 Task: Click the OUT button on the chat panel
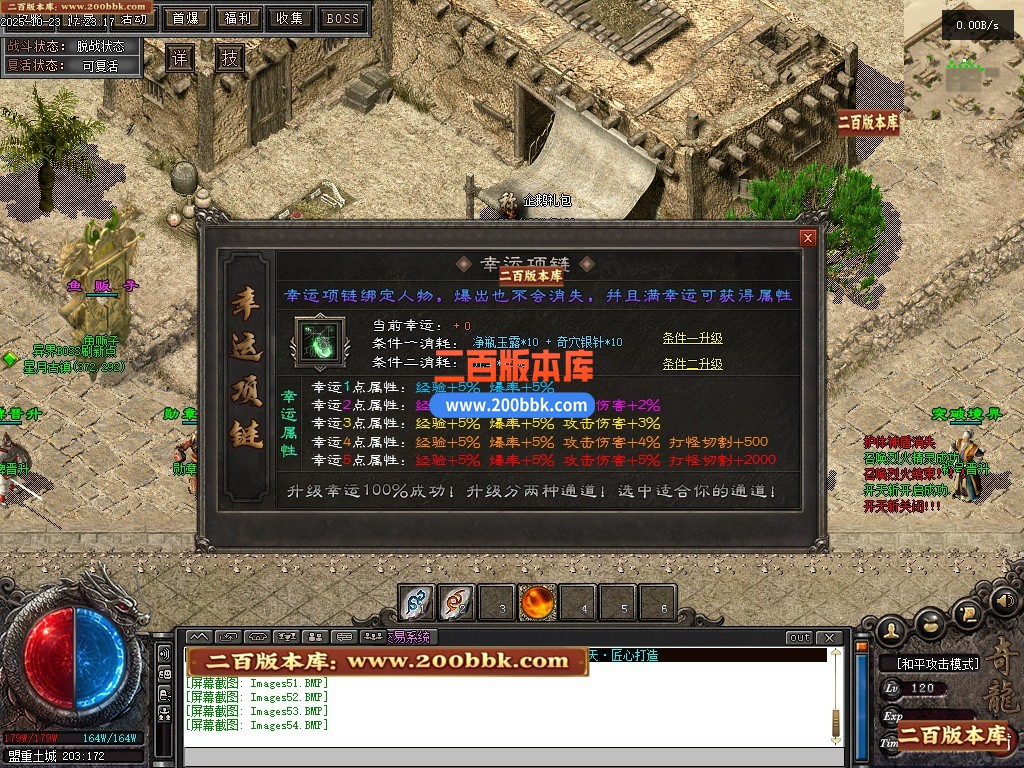[800, 638]
